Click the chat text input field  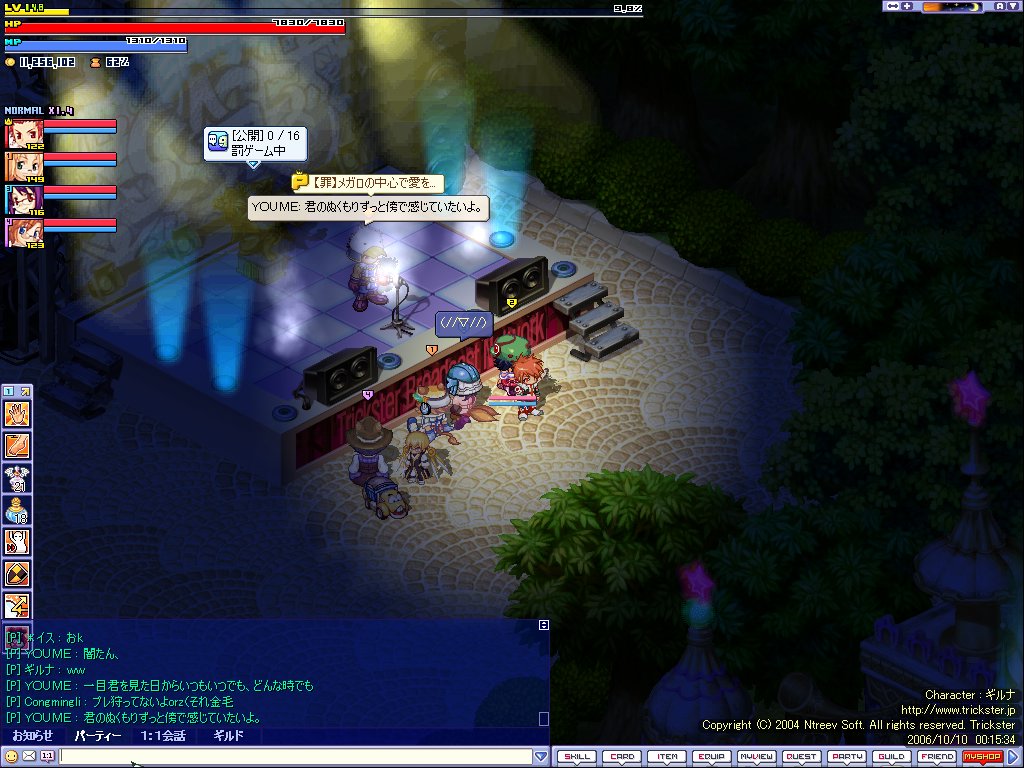(x=295, y=756)
